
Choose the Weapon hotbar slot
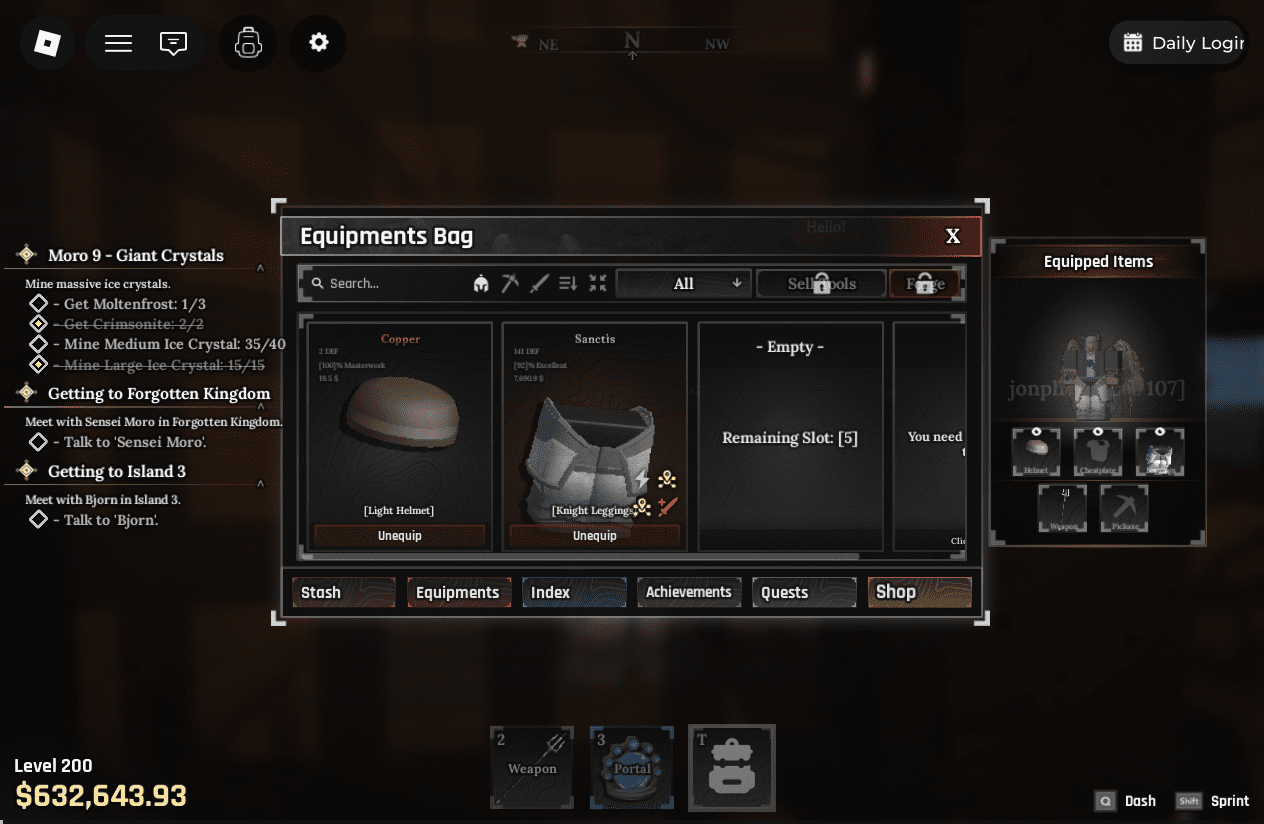[532, 767]
